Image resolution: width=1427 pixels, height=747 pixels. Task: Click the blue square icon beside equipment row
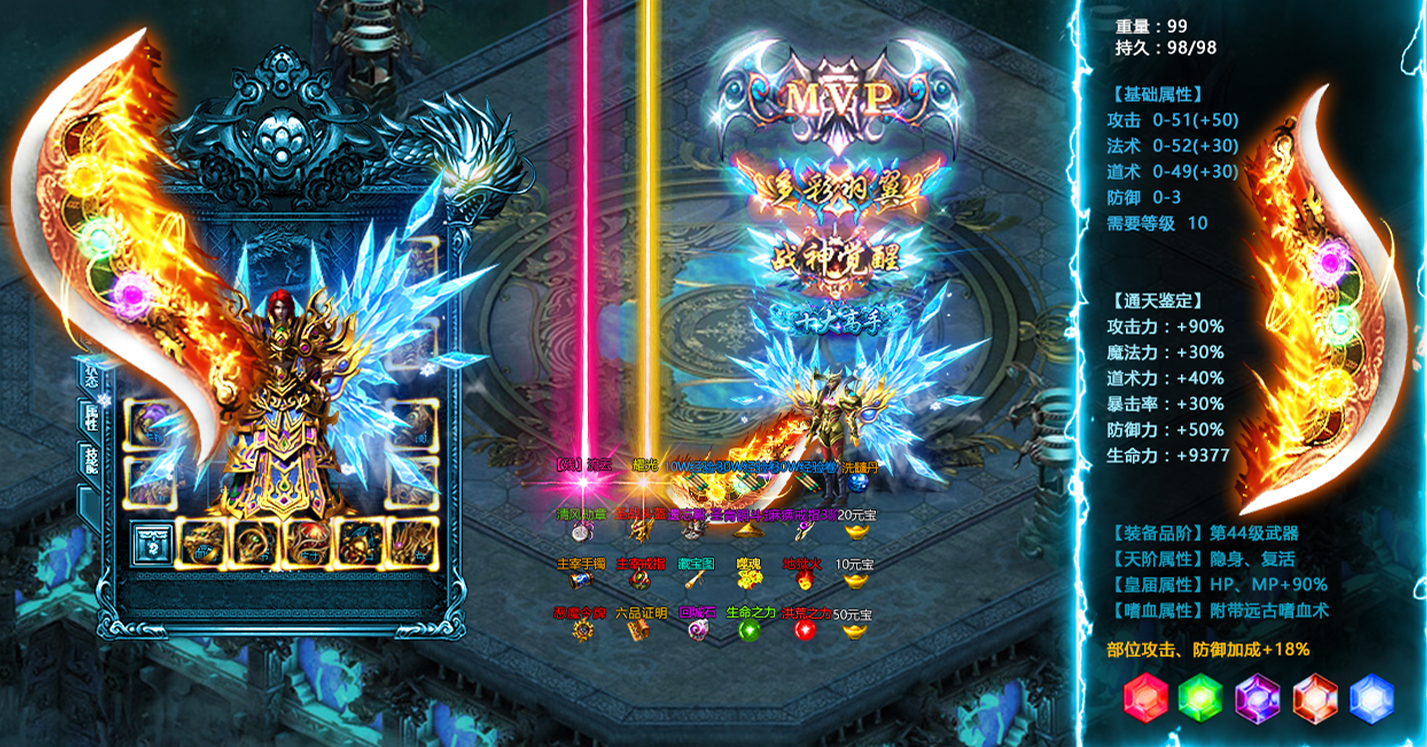point(153,544)
